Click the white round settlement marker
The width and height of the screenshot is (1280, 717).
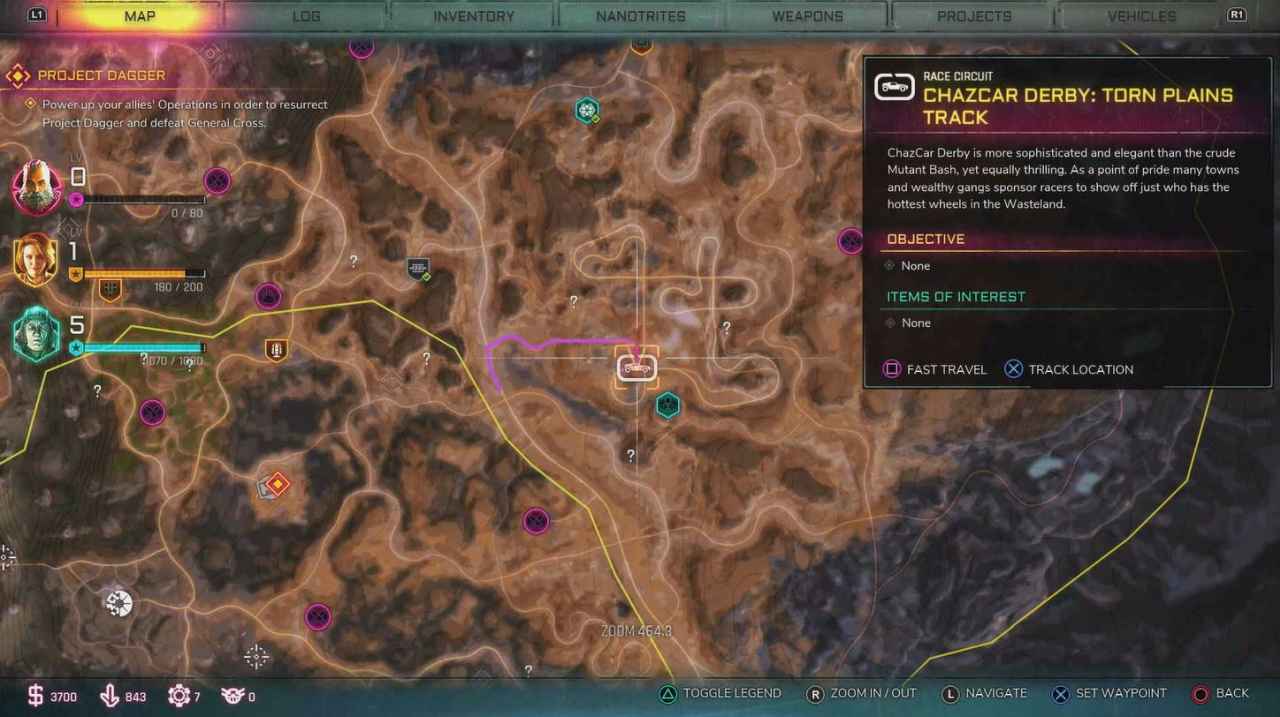(x=119, y=603)
